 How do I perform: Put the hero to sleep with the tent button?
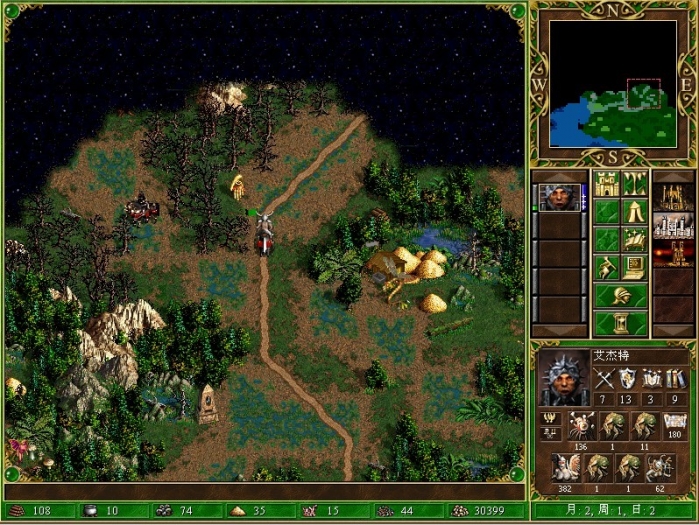tap(633, 212)
